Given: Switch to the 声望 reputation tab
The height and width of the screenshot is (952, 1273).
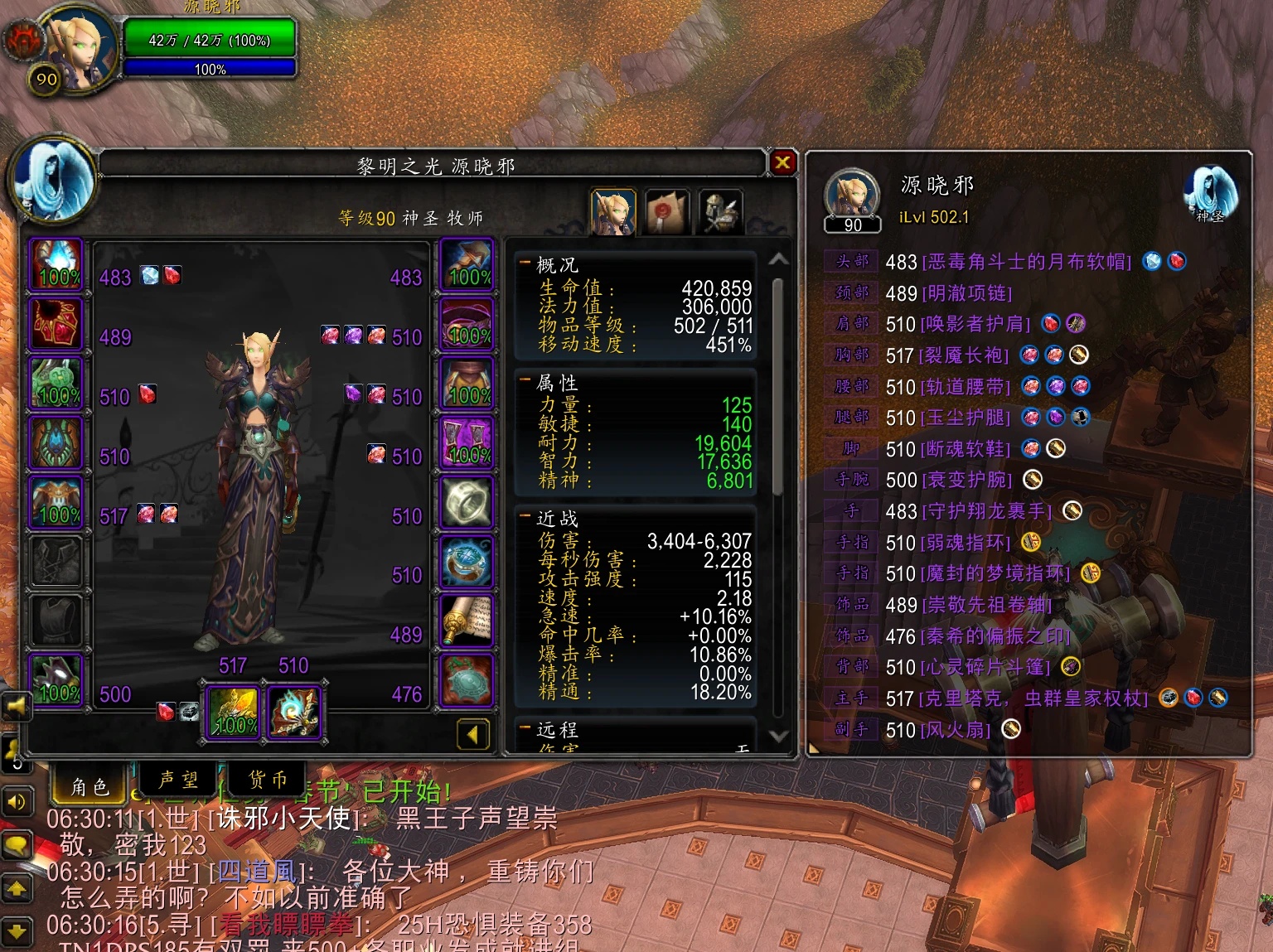Looking at the screenshot, I should pos(178,780).
